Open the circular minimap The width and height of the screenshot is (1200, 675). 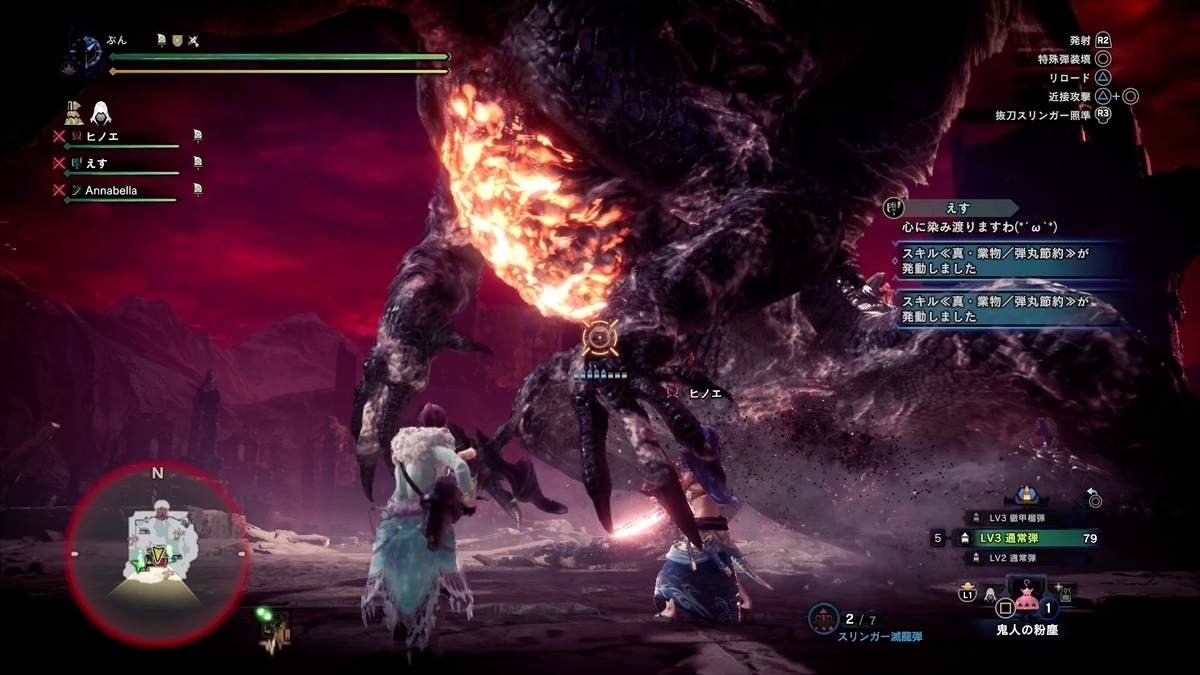[157, 553]
